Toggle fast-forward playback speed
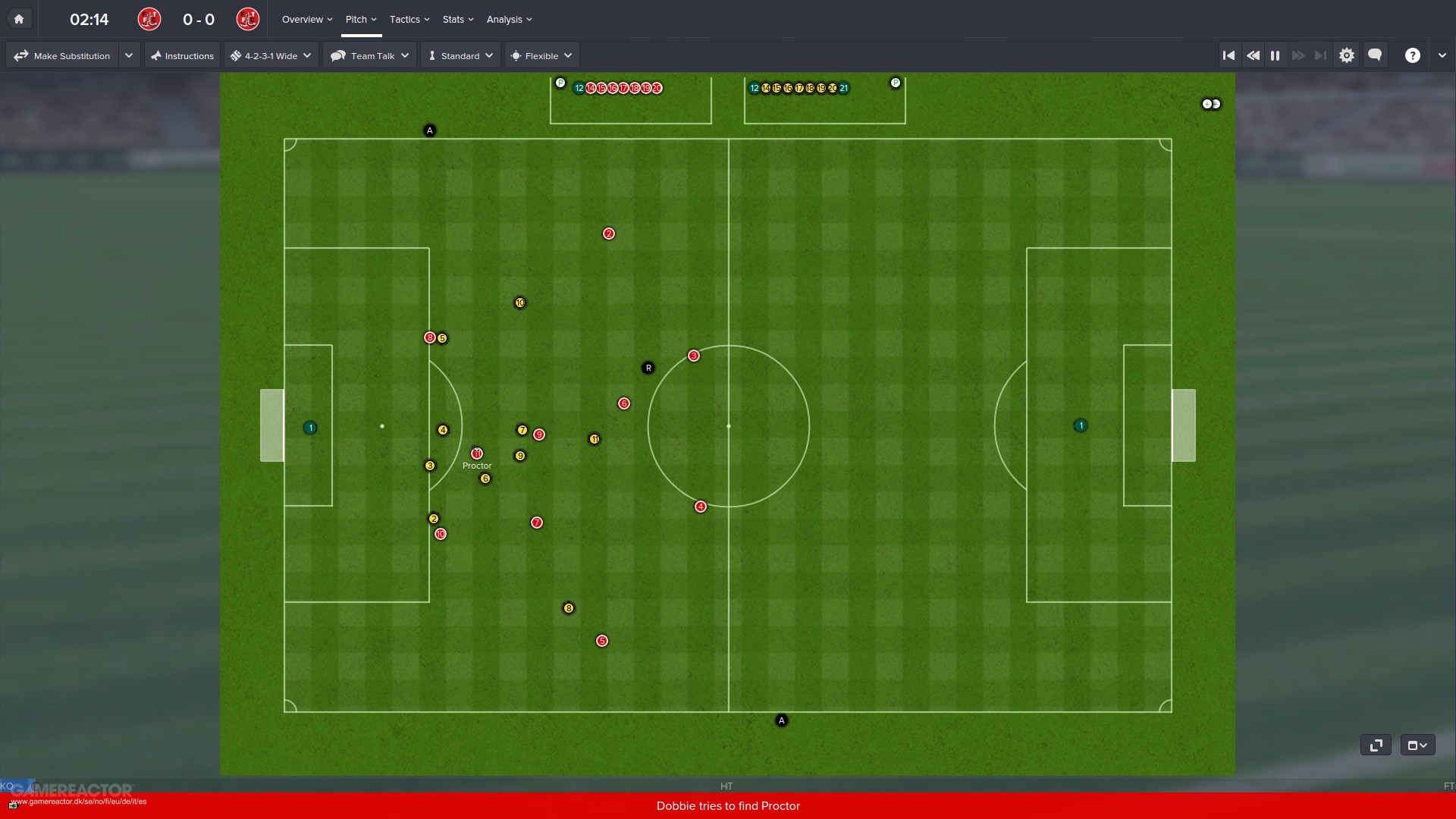1456x819 pixels. point(1299,55)
